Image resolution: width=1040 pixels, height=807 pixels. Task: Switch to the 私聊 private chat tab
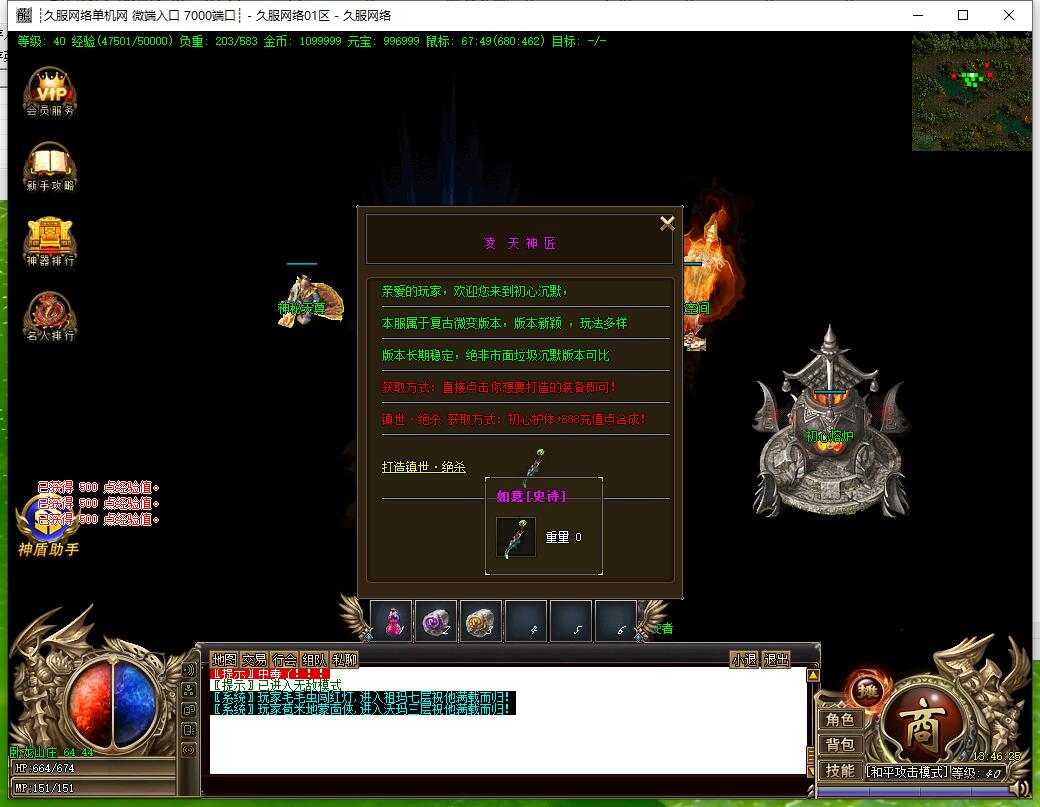click(x=344, y=660)
